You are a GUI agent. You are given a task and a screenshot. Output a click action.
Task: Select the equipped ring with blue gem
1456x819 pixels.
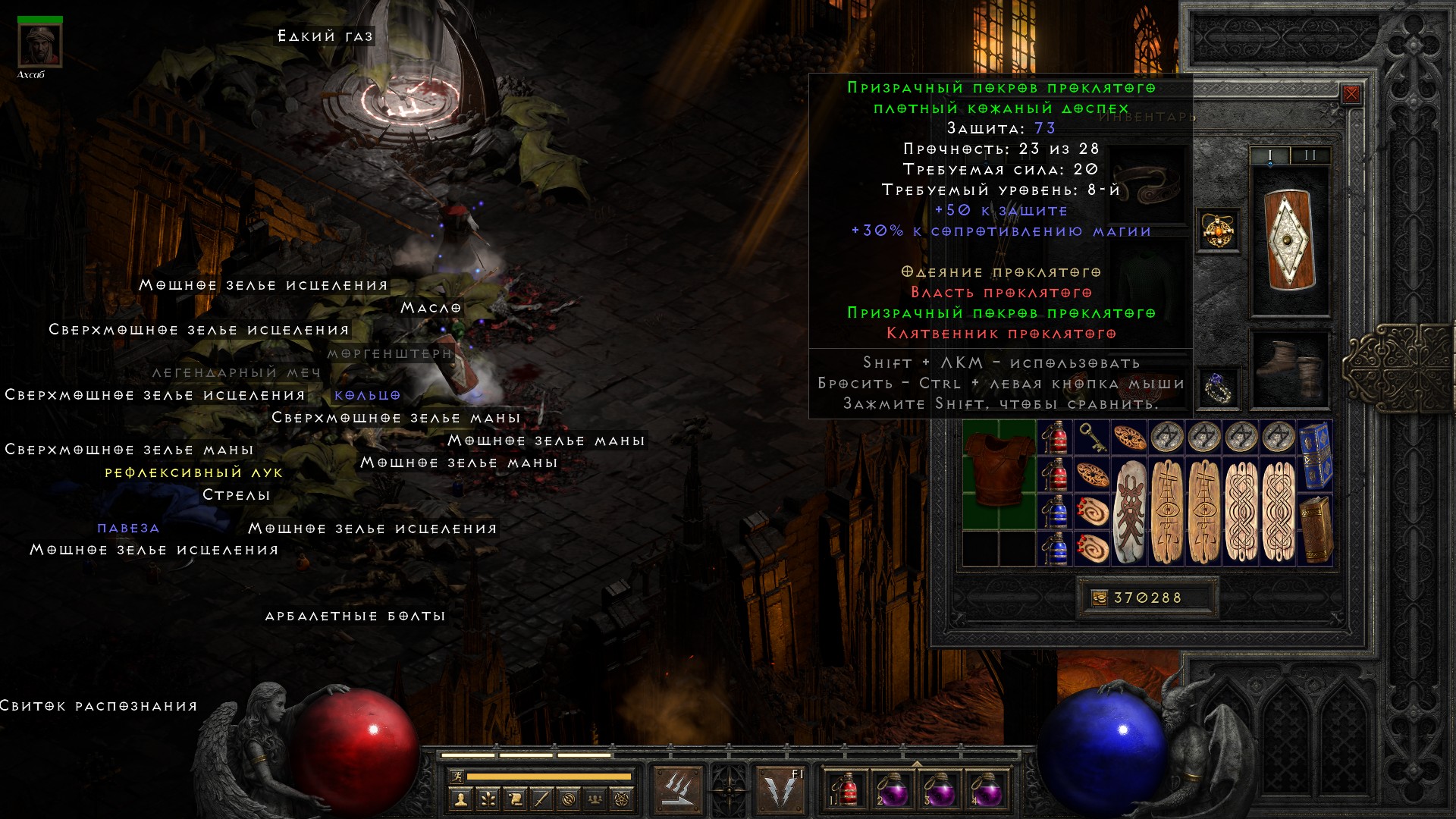[x=1218, y=388]
